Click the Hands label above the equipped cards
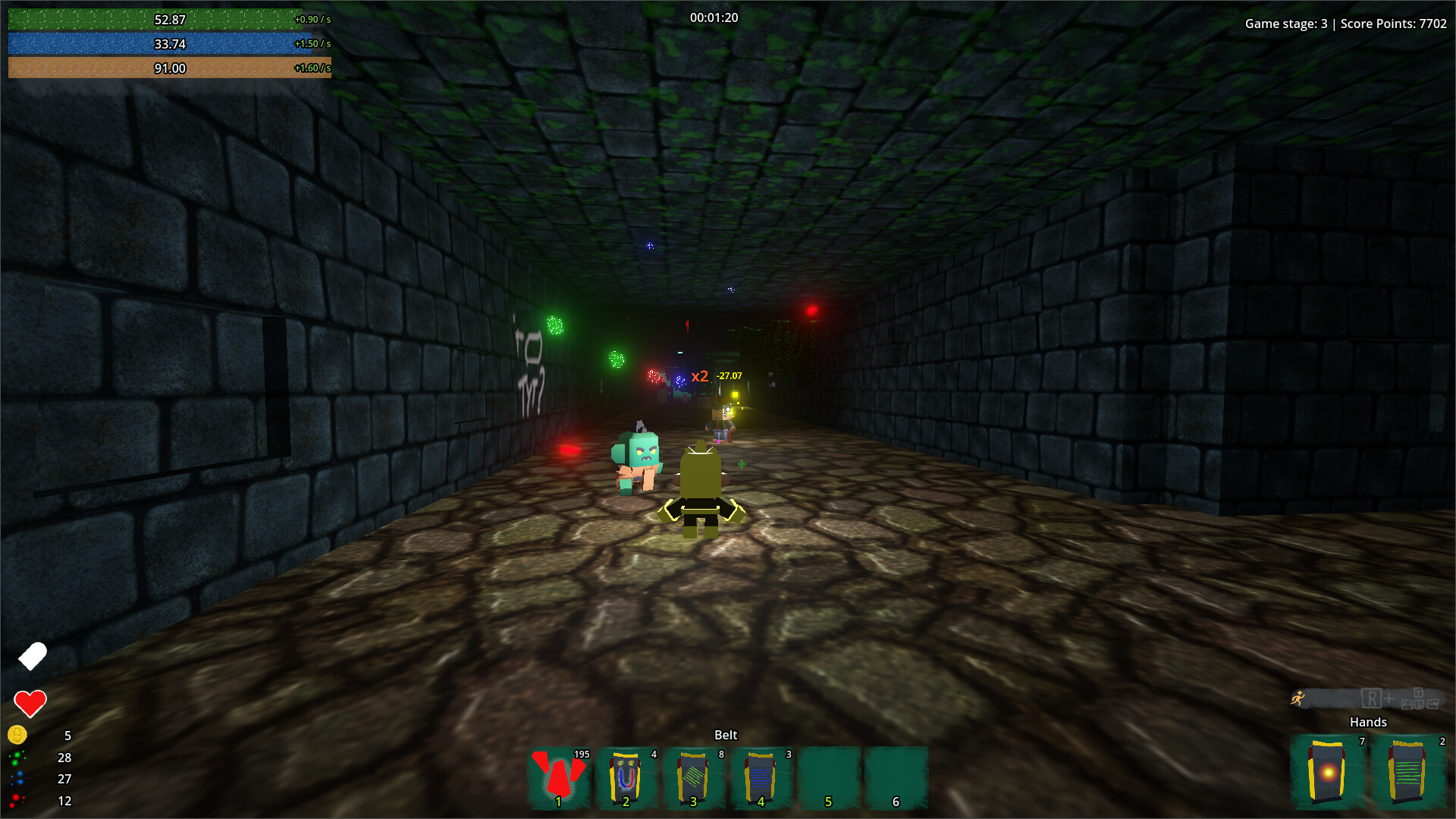 click(x=1368, y=722)
